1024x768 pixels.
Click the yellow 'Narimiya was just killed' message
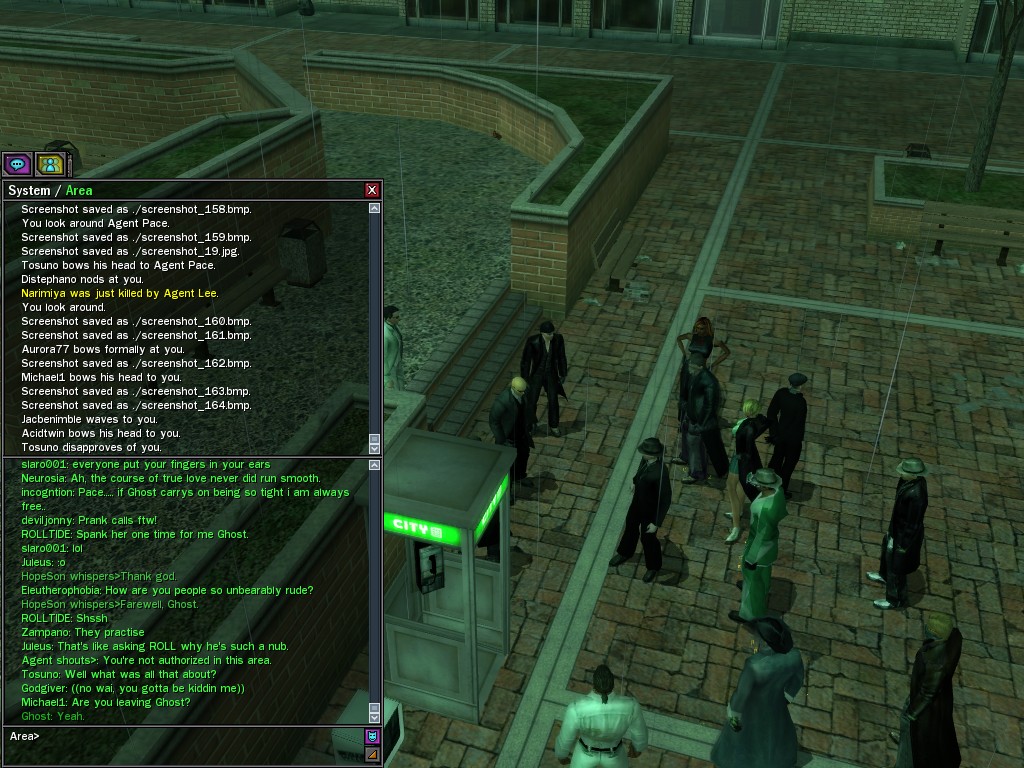[x=119, y=293]
